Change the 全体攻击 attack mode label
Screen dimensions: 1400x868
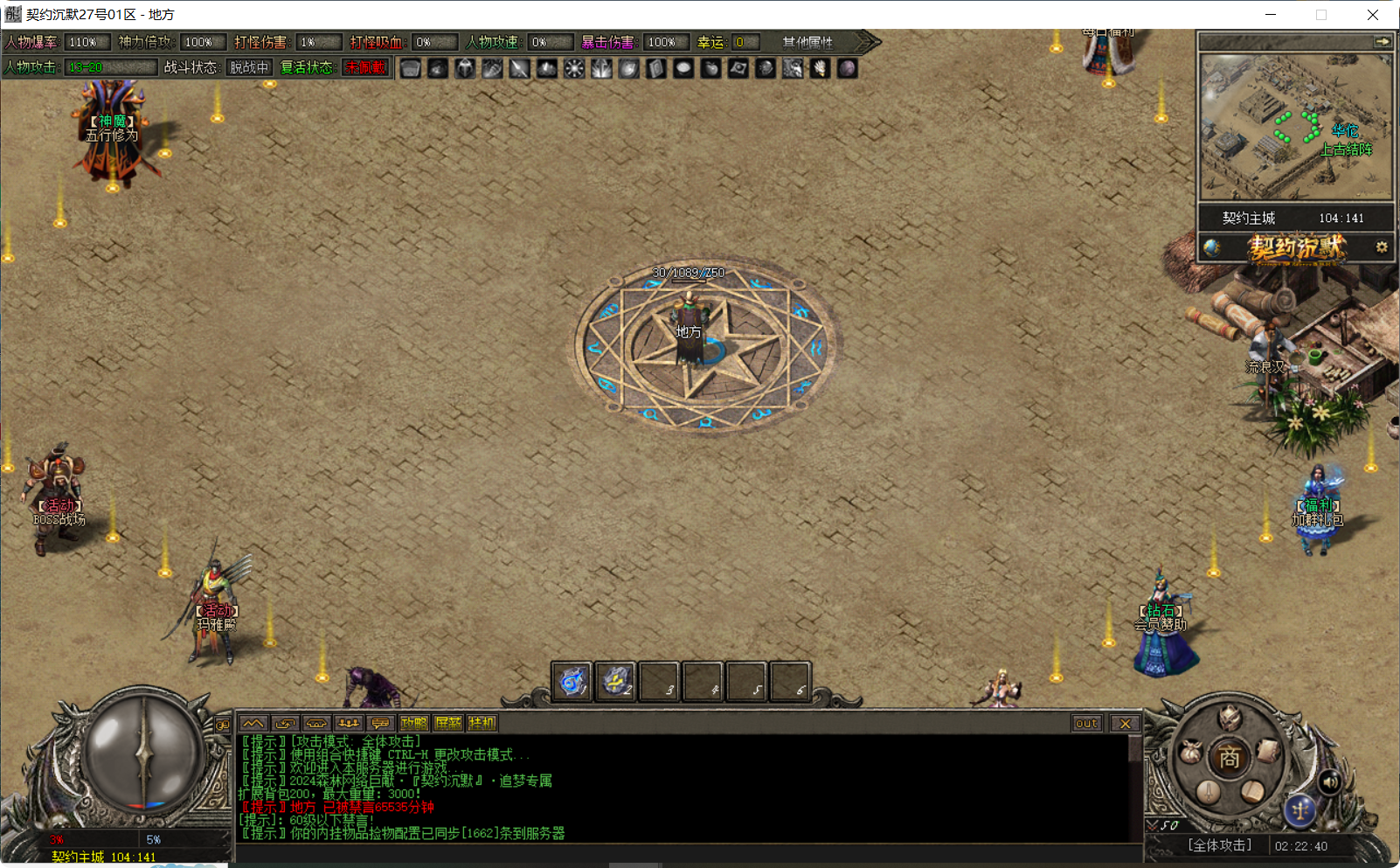pyautogui.click(x=1219, y=845)
